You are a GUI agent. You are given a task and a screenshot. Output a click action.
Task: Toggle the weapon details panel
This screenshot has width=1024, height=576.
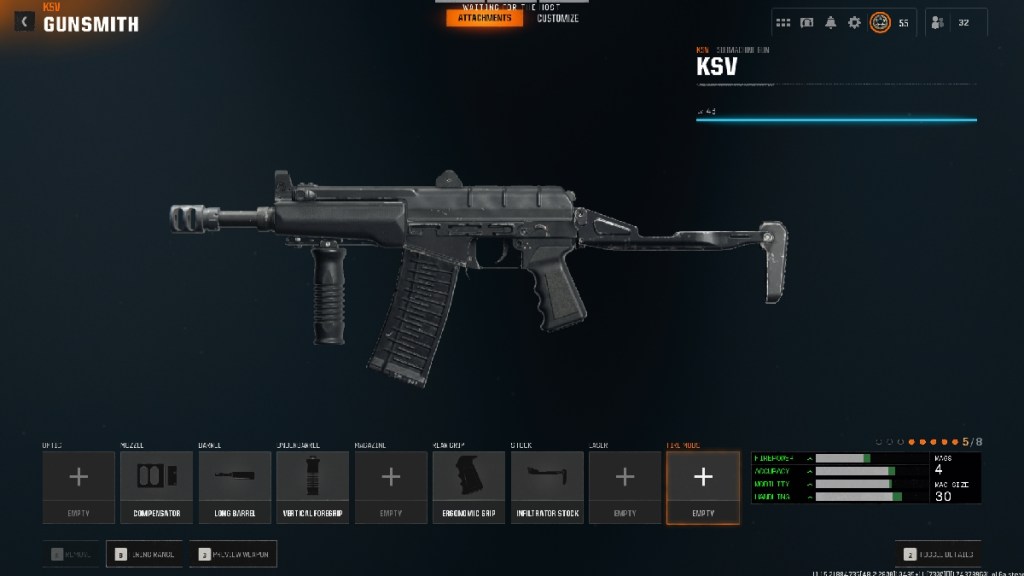(x=937, y=553)
